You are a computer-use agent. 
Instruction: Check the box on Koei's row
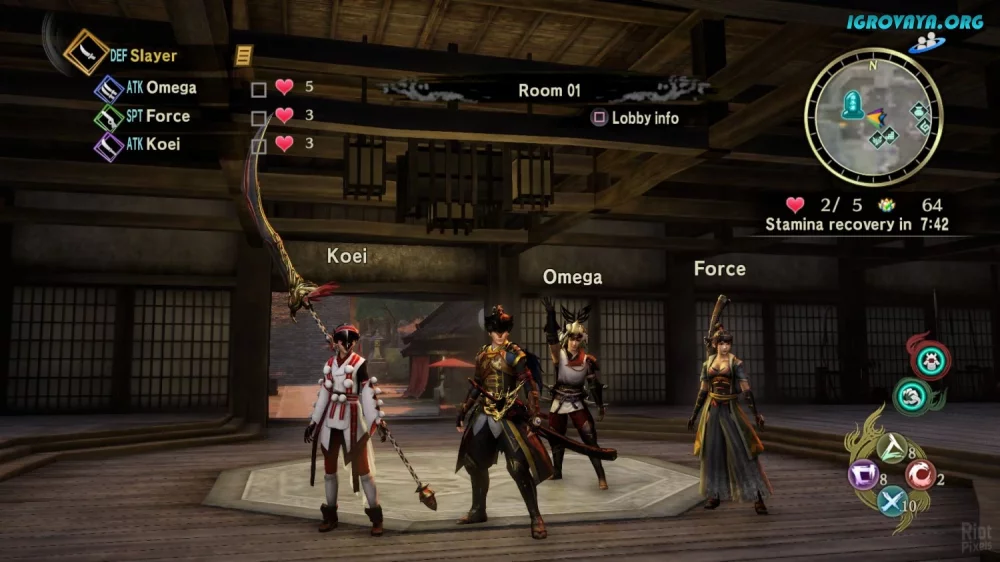click(259, 145)
